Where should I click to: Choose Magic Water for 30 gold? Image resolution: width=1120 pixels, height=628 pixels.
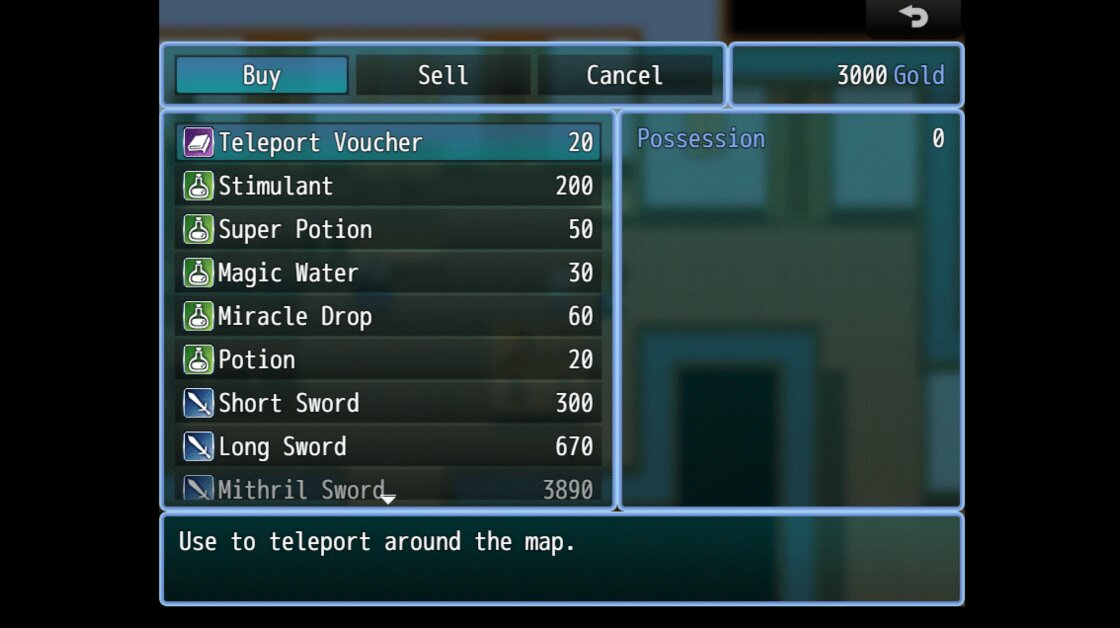(388, 273)
